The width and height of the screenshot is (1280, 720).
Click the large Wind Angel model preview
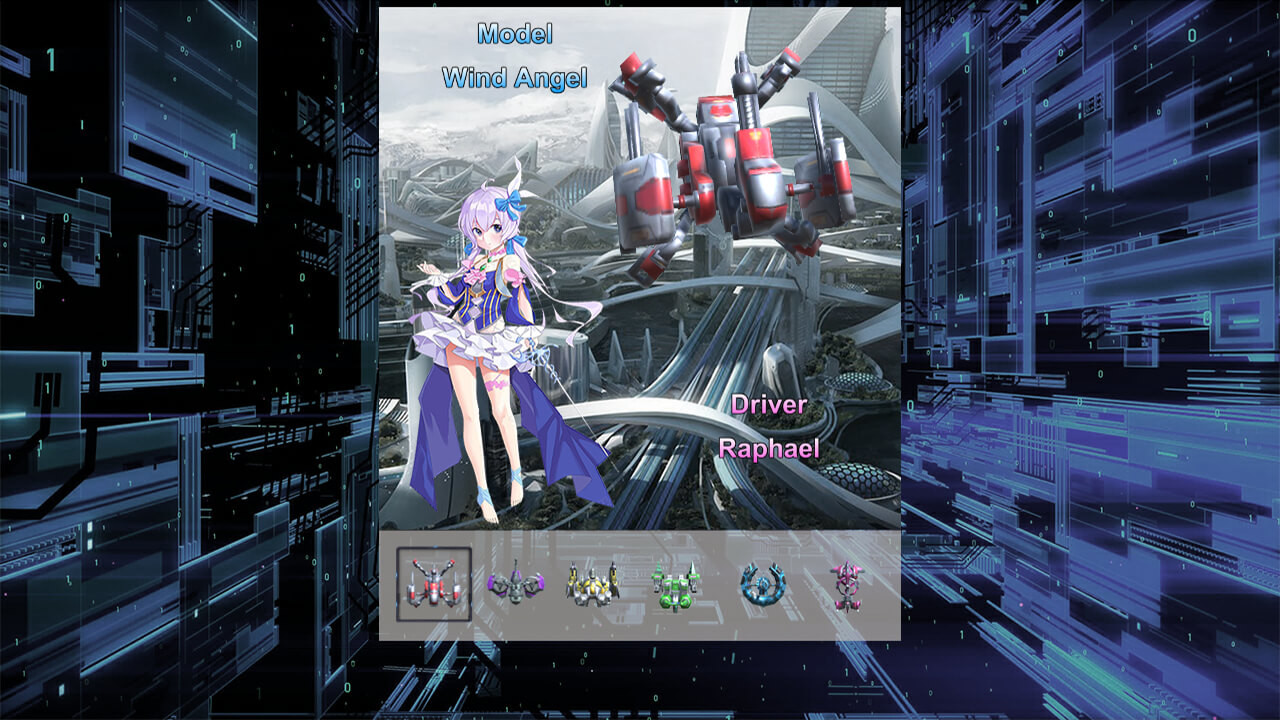click(720, 160)
